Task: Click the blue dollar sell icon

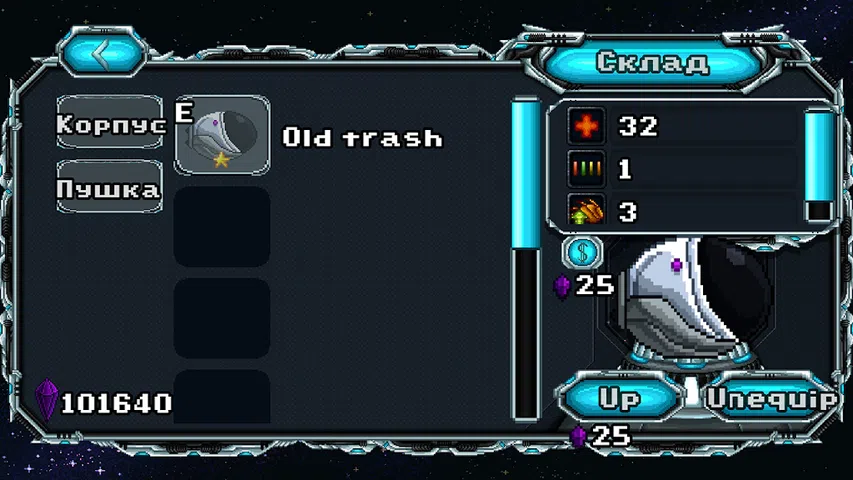Action: click(582, 252)
